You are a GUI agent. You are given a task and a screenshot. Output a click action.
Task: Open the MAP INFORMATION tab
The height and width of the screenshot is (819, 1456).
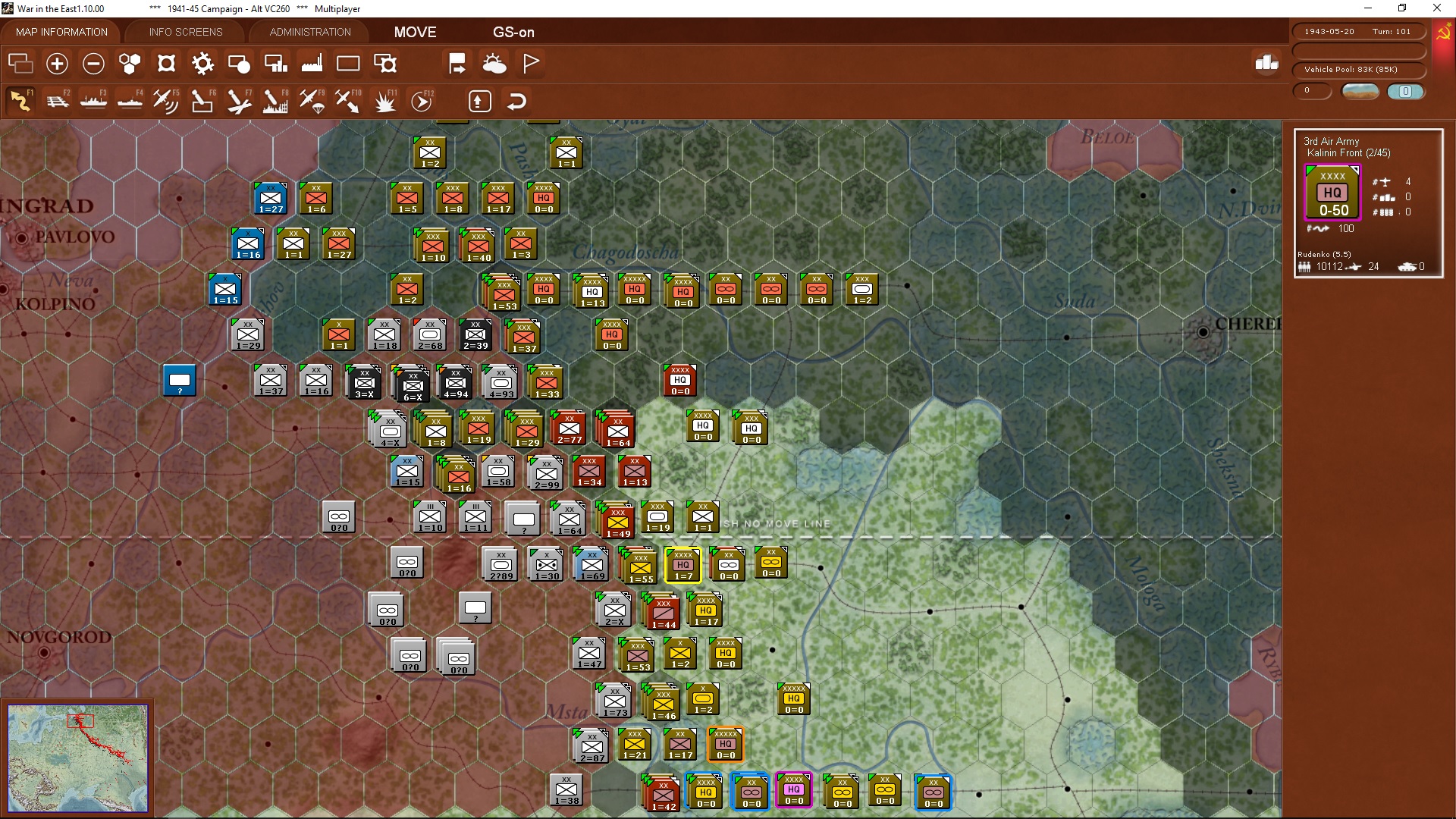click(x=61, y=32)
